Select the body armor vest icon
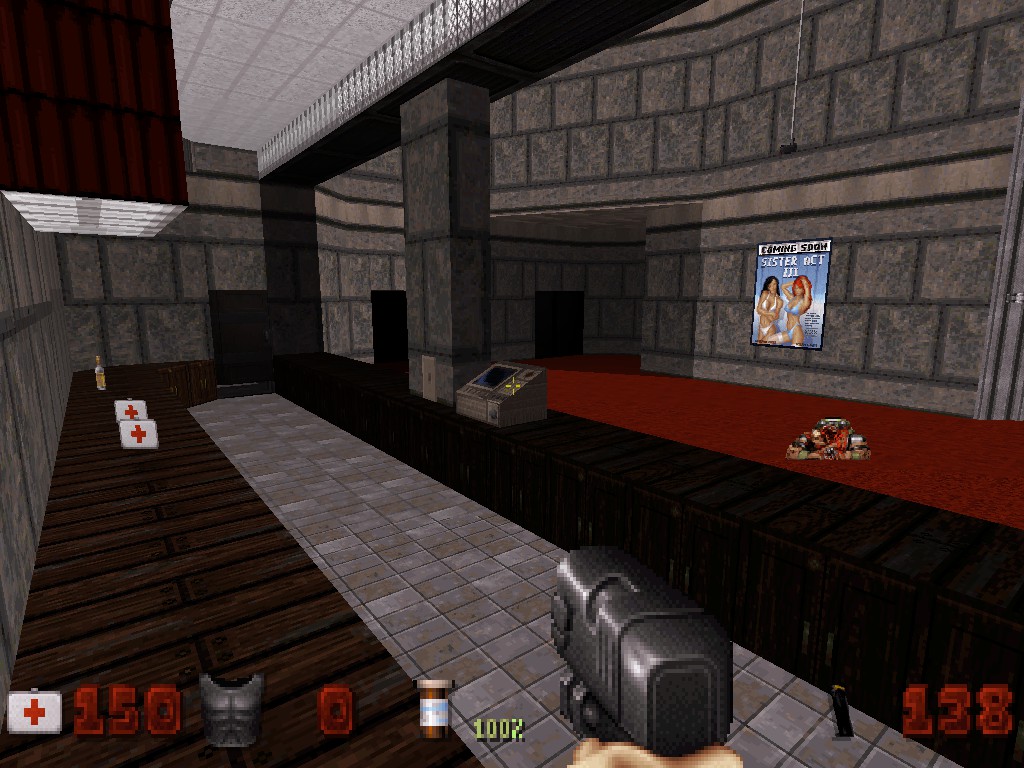This screenshot has height=768, width=1024. click(232, 708)
